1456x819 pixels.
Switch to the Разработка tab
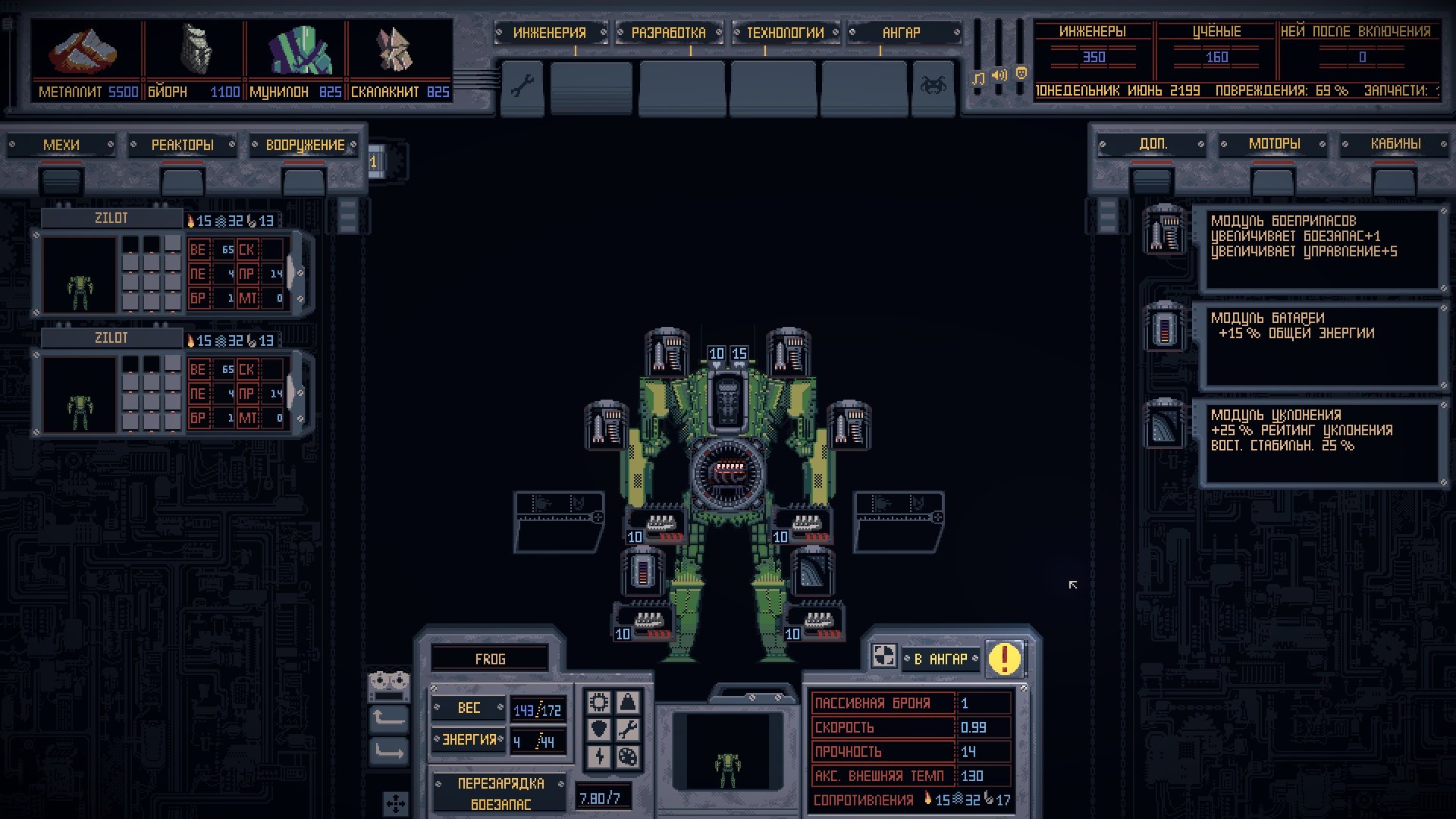[668, 33]
